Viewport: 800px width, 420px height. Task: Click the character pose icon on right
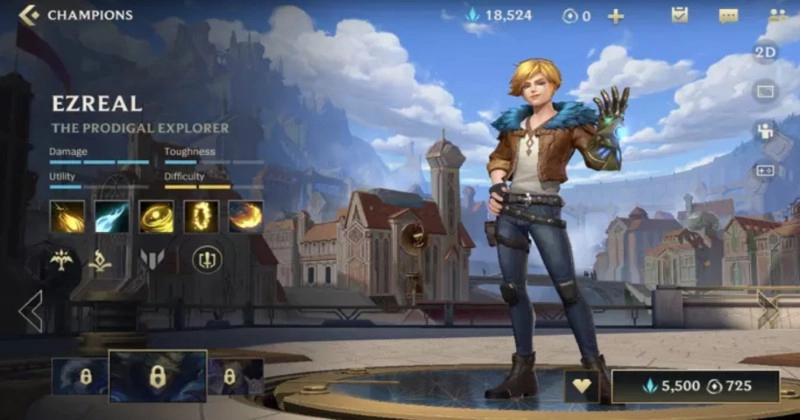(766, 131)
